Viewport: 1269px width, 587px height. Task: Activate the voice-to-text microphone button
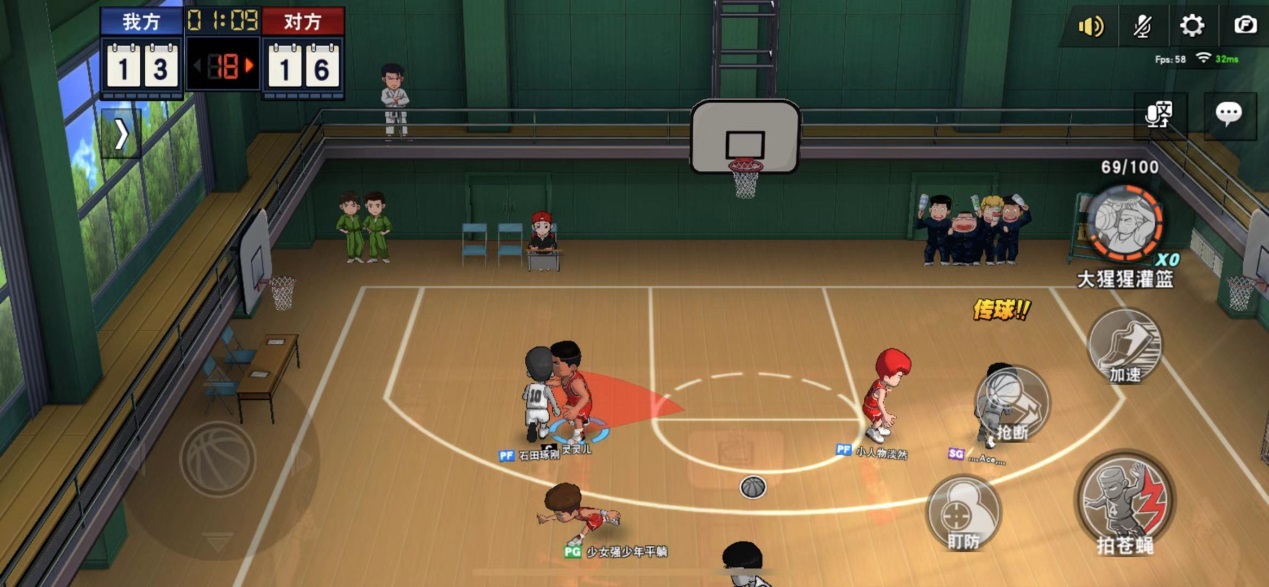(1160, 114)
